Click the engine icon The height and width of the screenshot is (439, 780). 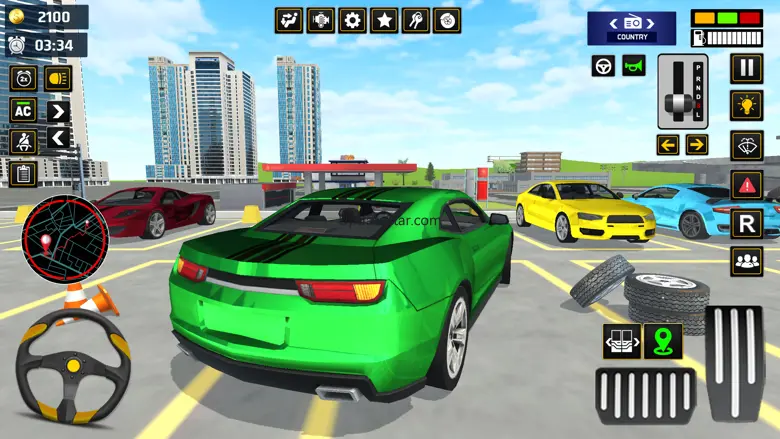[320, 20]
